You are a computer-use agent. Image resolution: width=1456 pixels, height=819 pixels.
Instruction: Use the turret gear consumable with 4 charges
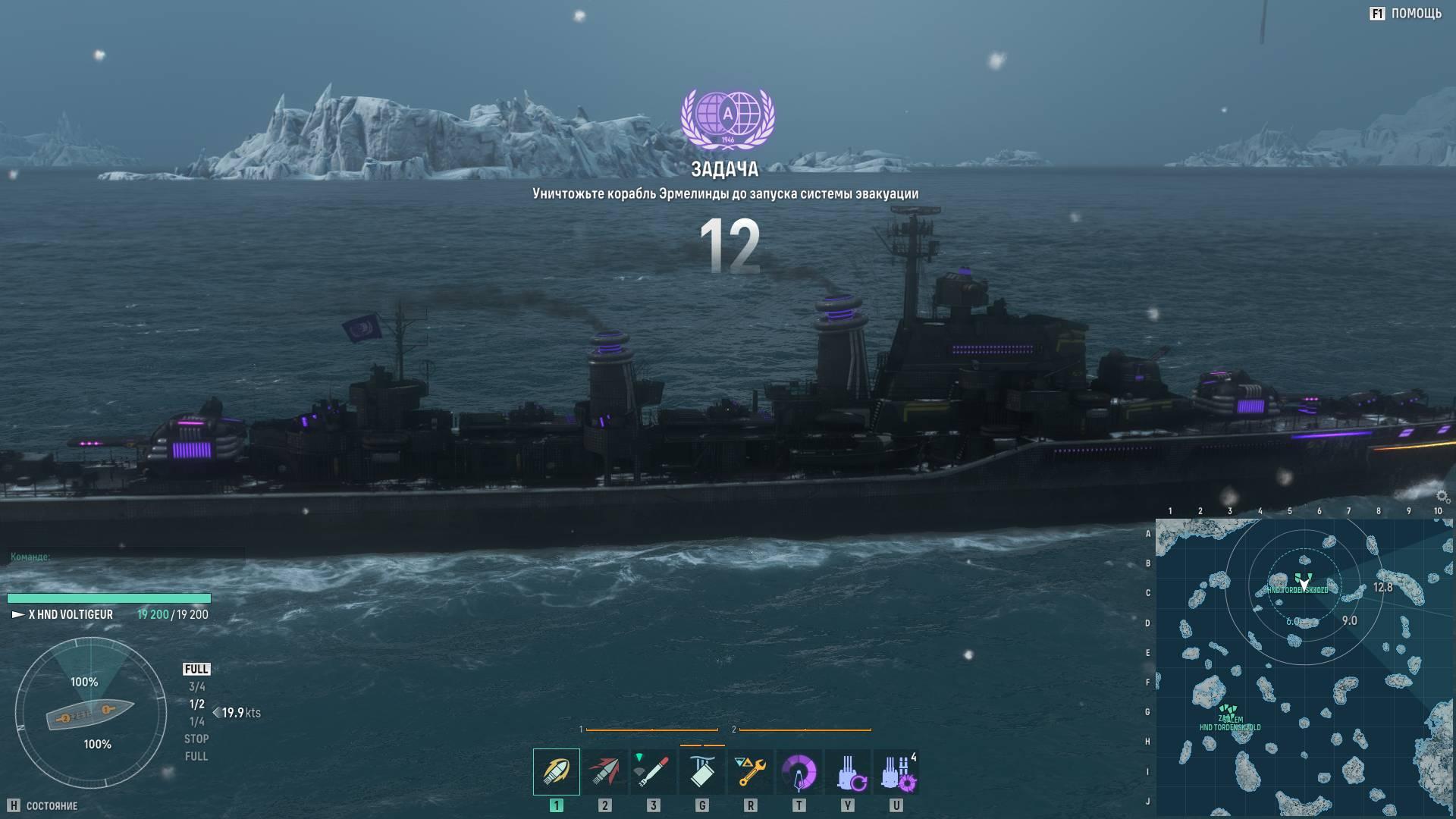[896, 771]
